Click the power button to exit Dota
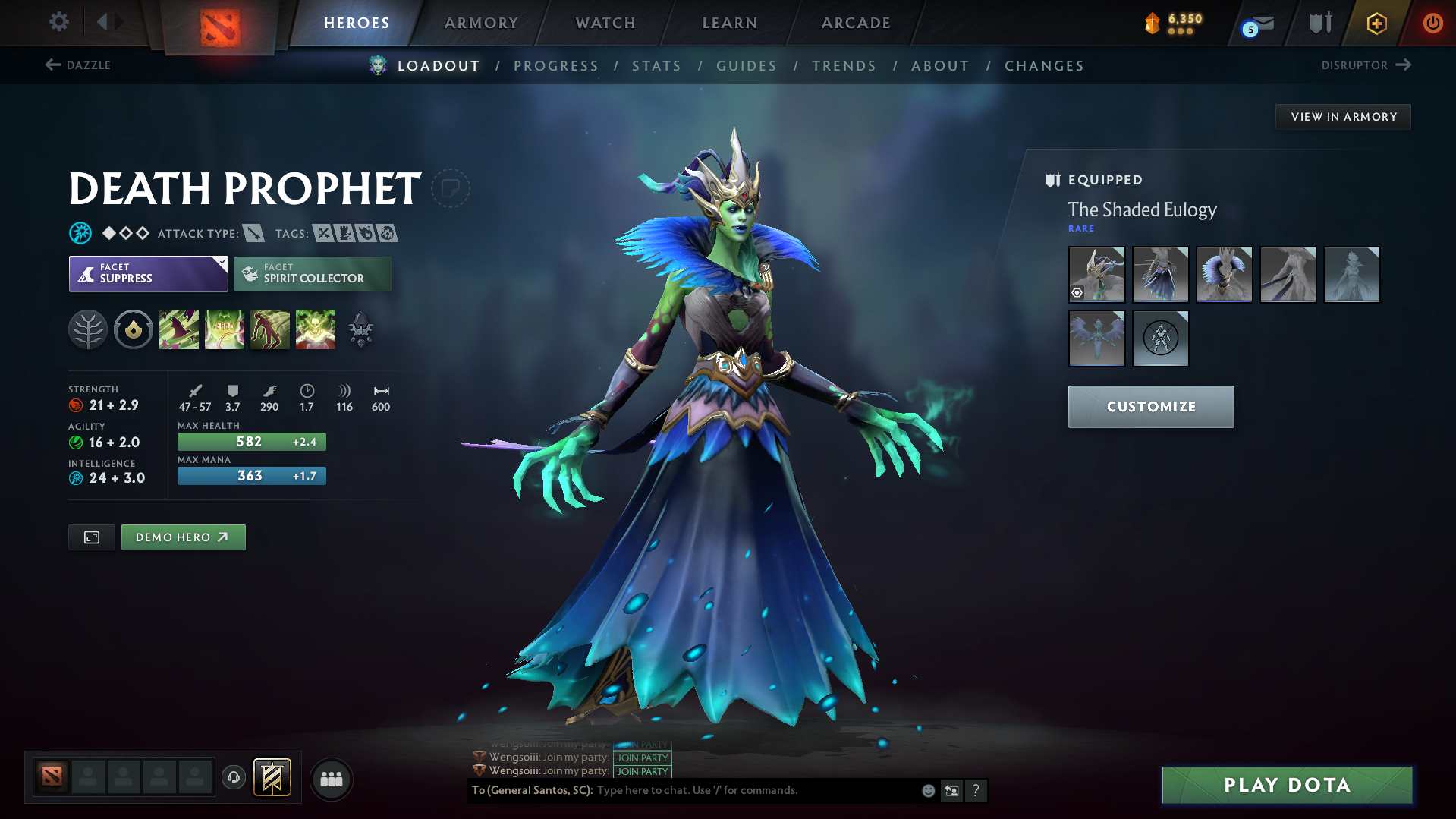 click(x=1432, y=23)
